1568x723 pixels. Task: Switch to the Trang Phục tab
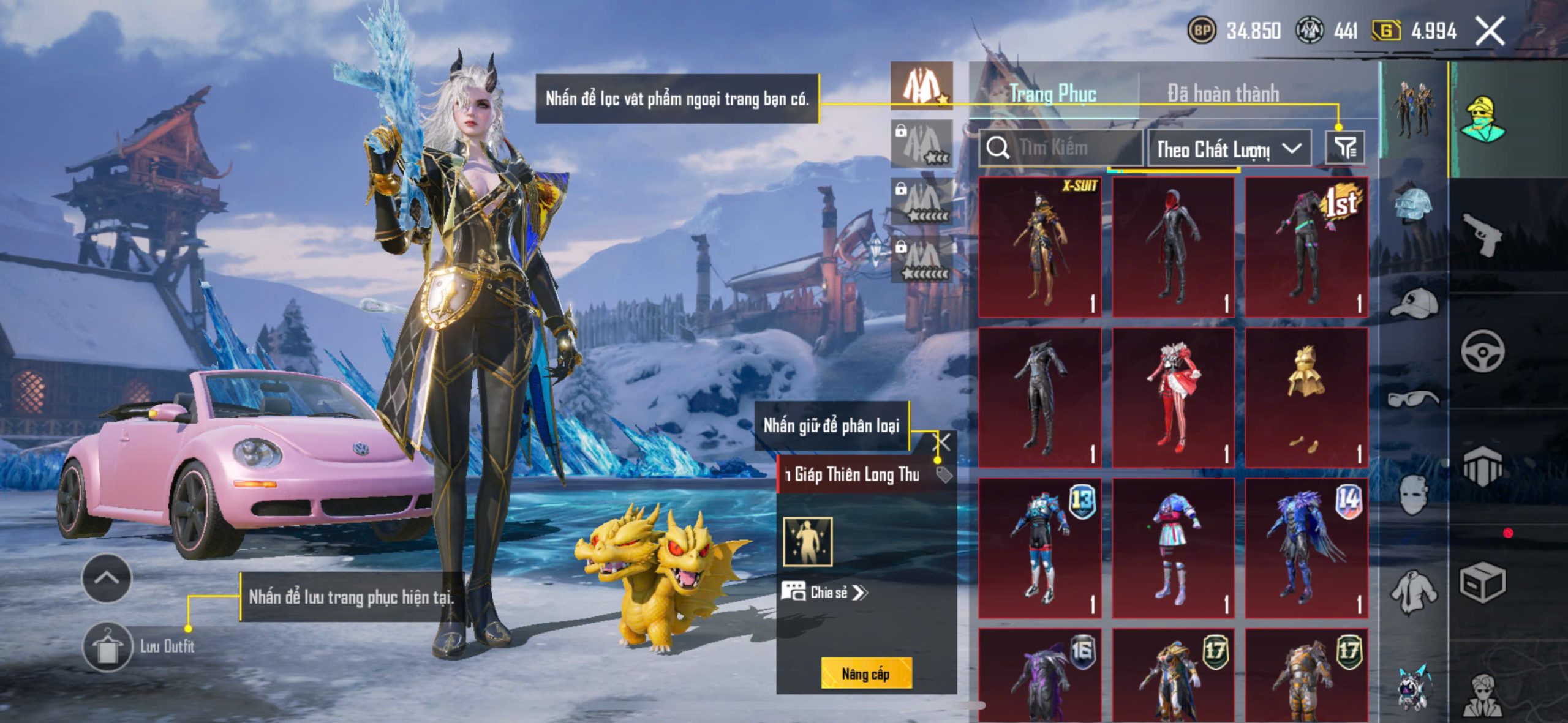click(x=1053, y=94)
